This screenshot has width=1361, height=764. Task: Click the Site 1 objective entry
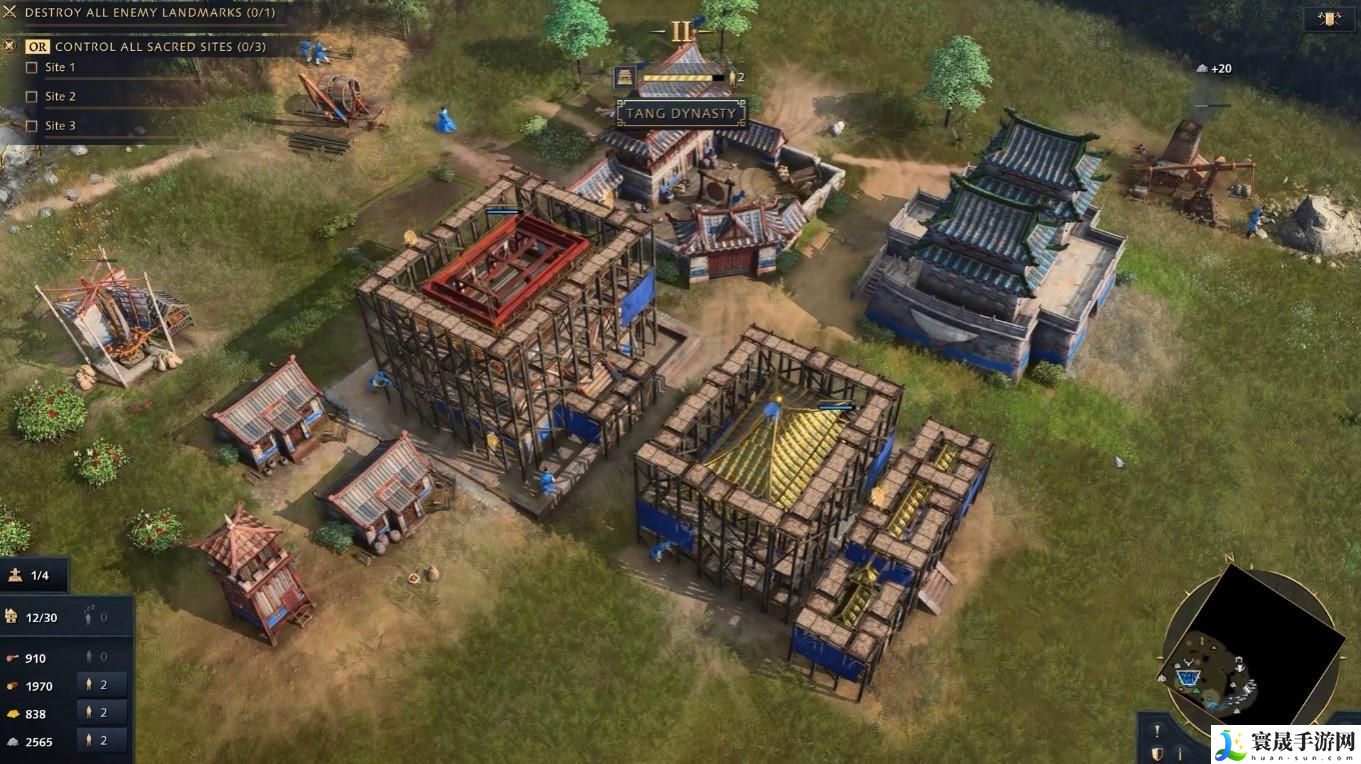pos(60,67)
